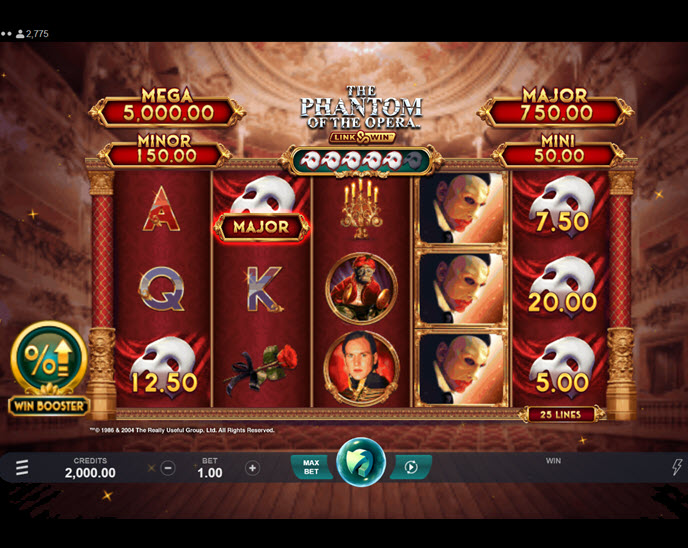The width and height of the screenshot is (688, 548).
Task: Set the wager using Max Bet
Action: point(311,467)
